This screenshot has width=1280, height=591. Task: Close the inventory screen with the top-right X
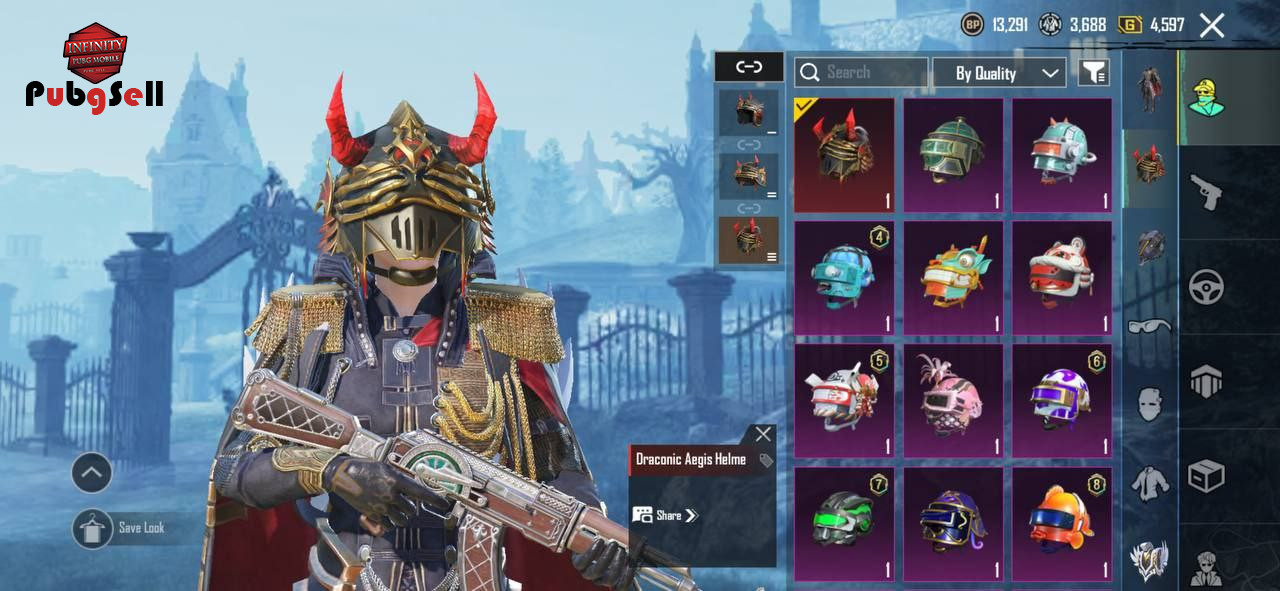(x=1211, y=26)
